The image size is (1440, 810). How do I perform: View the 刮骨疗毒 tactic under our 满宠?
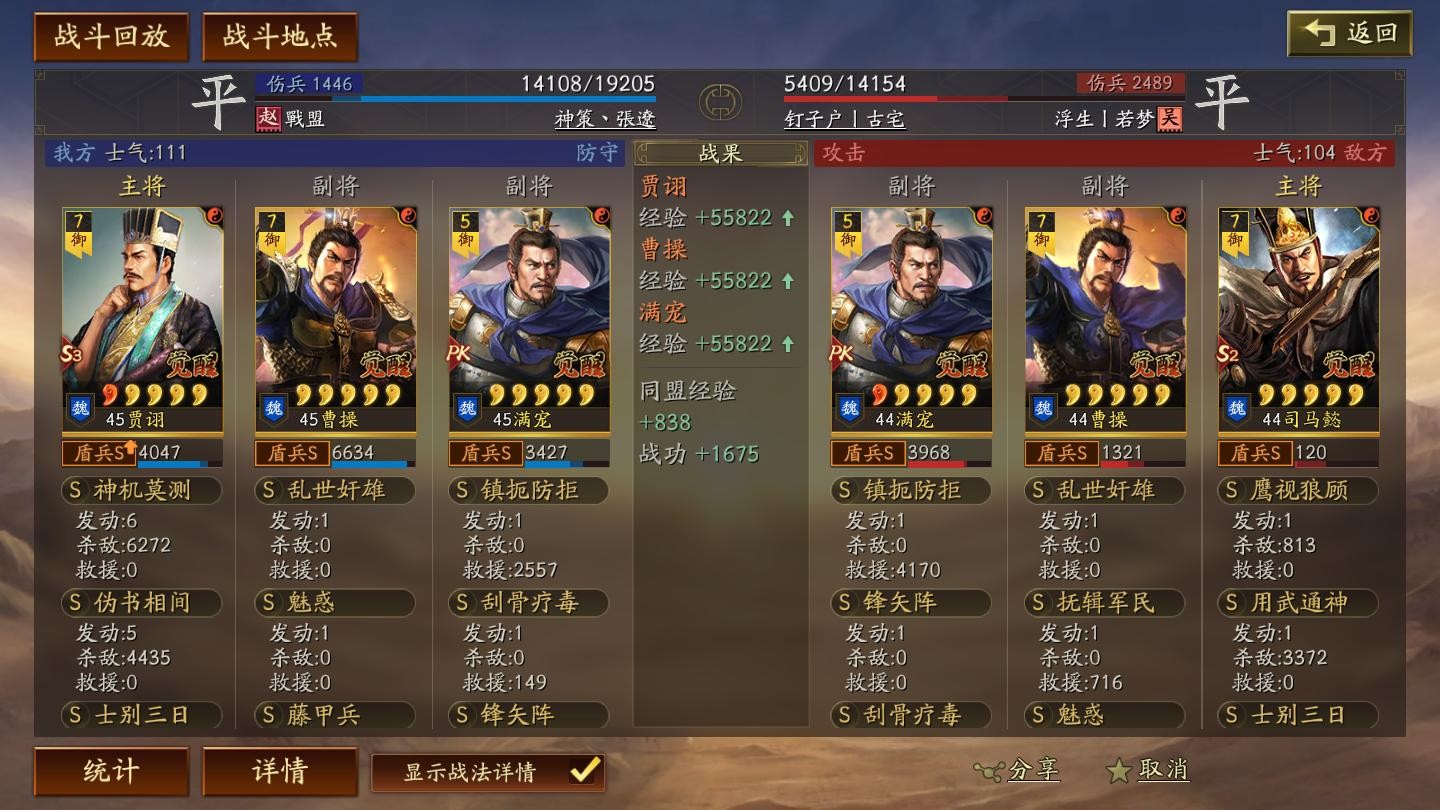(x=529, y=603)
